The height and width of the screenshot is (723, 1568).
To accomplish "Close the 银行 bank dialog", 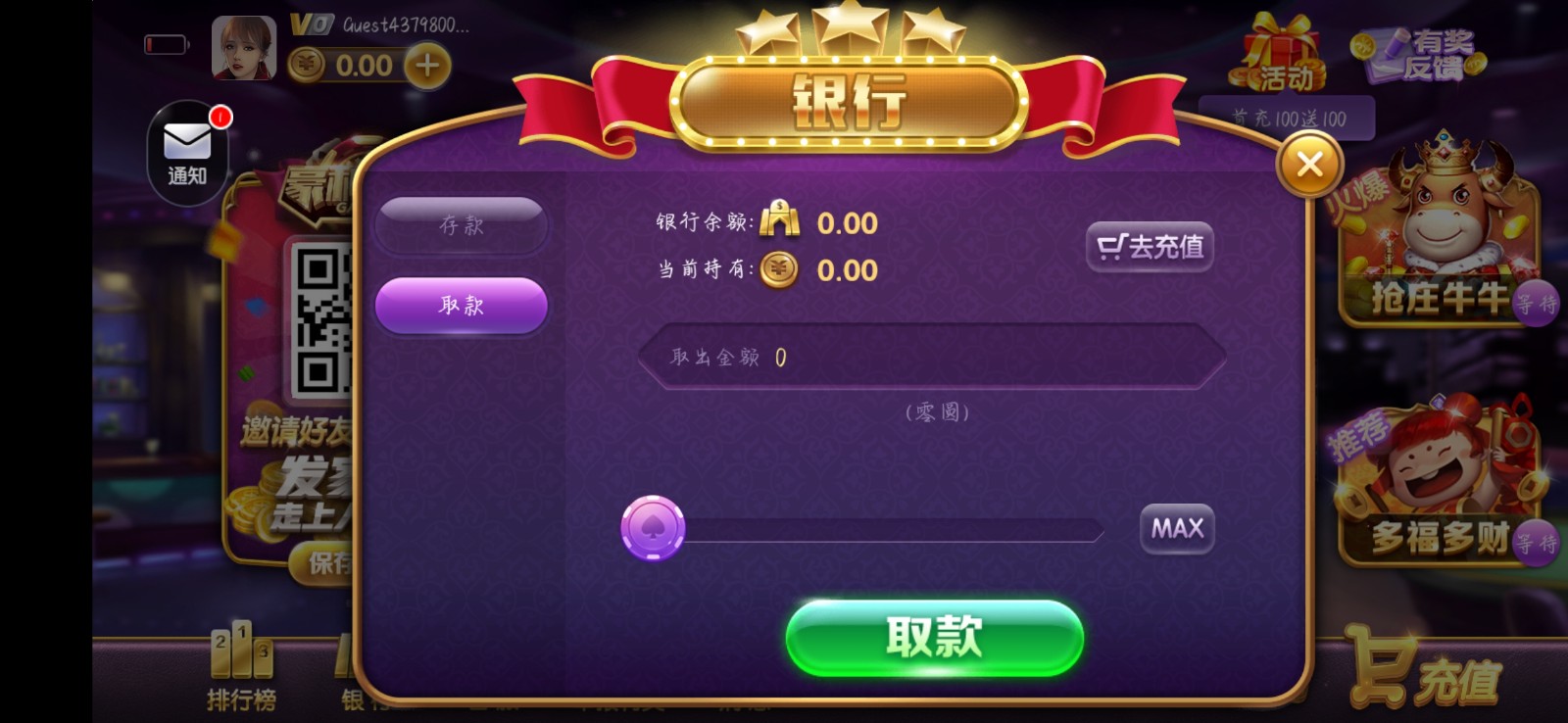I will point(1310,164).
